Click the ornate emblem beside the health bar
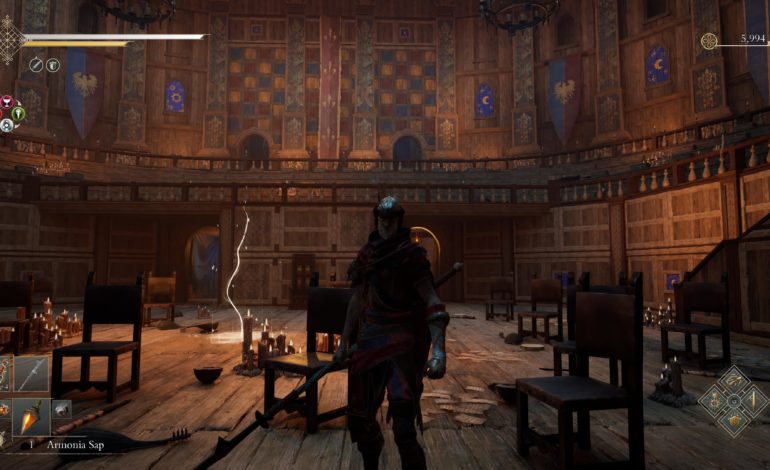Viewport: 770px width, 470px height. pyautogui.click(x=11, y=39)
